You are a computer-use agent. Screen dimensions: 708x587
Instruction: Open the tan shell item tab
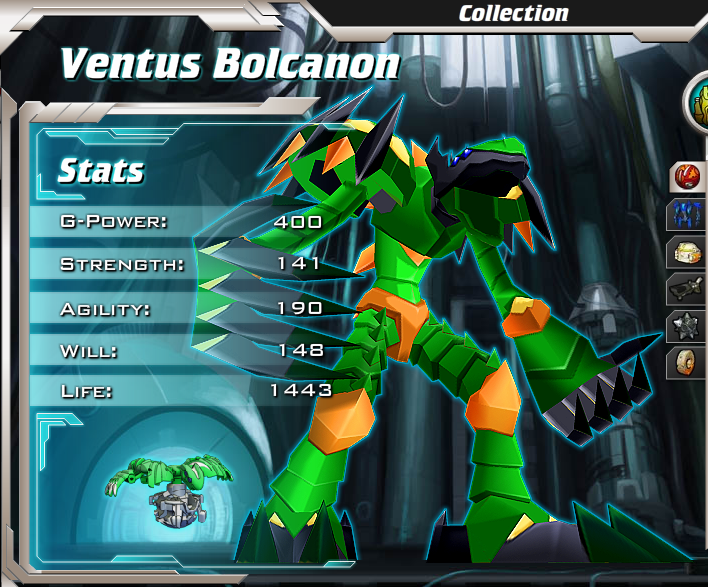coord(687,362)
